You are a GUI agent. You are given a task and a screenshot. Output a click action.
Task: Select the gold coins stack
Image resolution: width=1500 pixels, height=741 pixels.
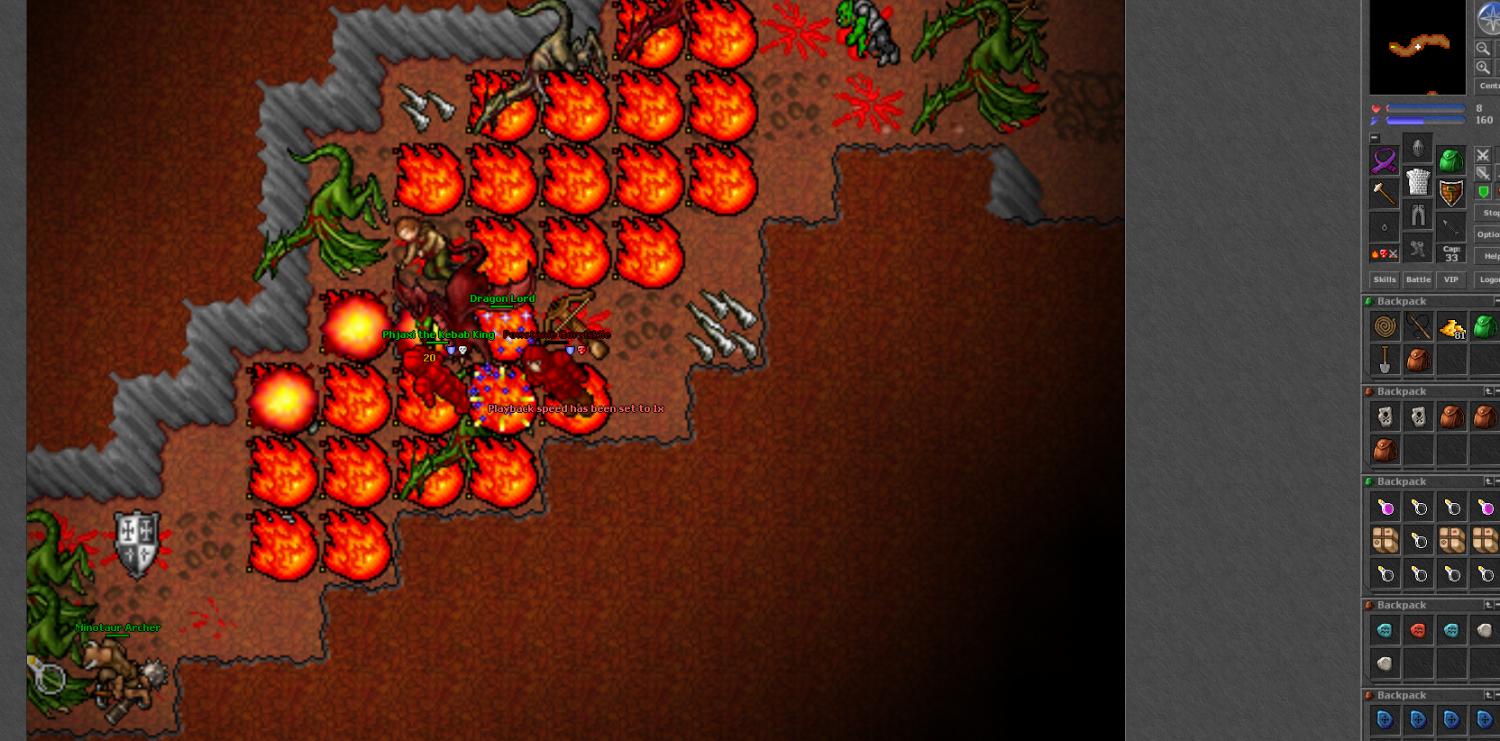click(x=1452, y=327)
